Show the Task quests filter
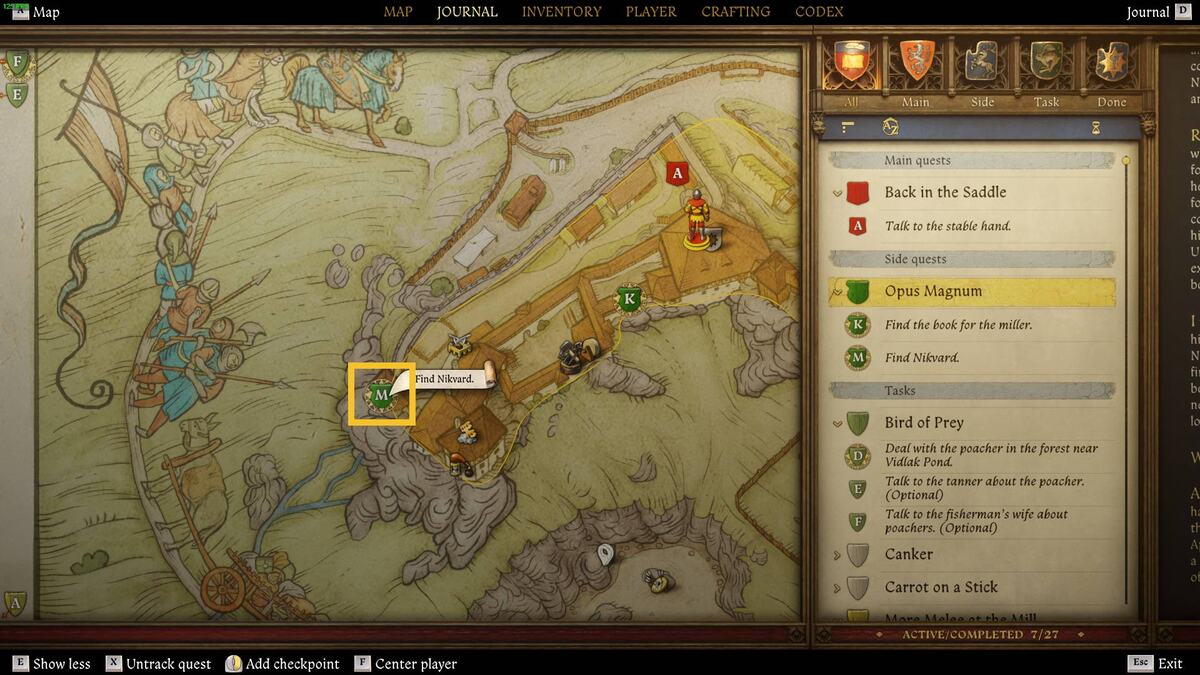Image resolution: width=1200 pixels, height=675 pixels. 1046,66
